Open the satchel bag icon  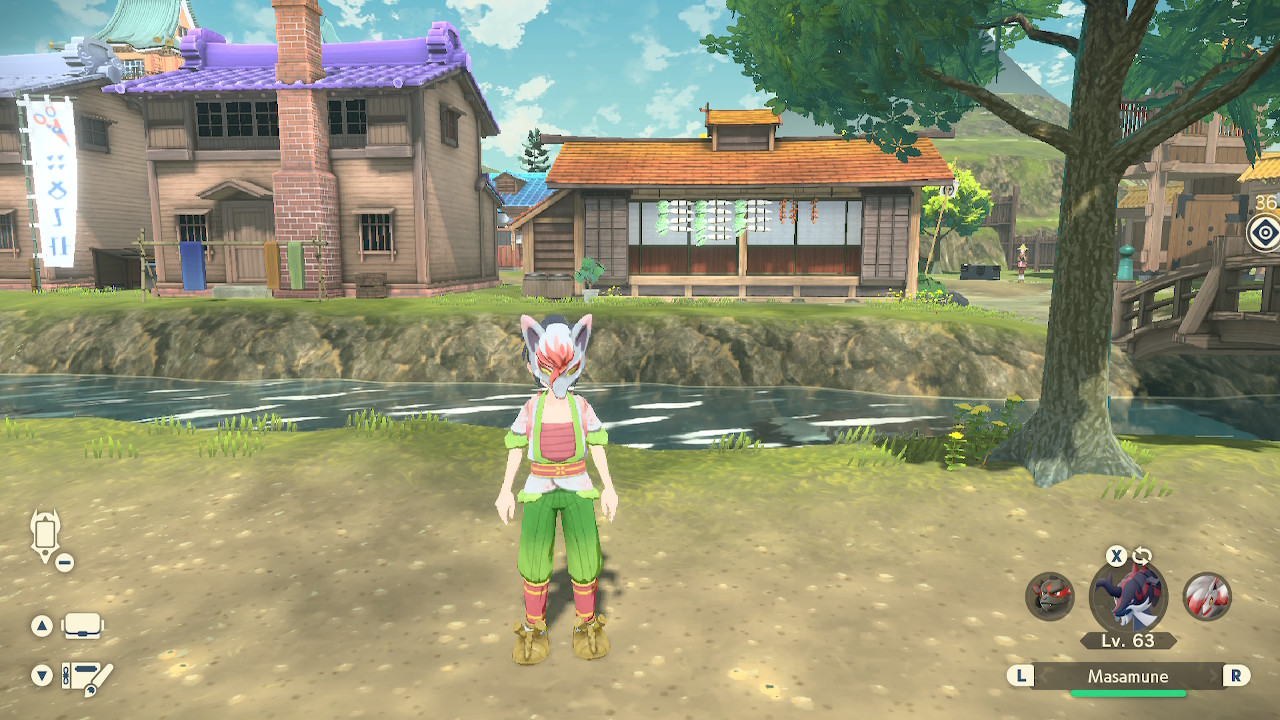pyautogui.click(x=83, y=626)
